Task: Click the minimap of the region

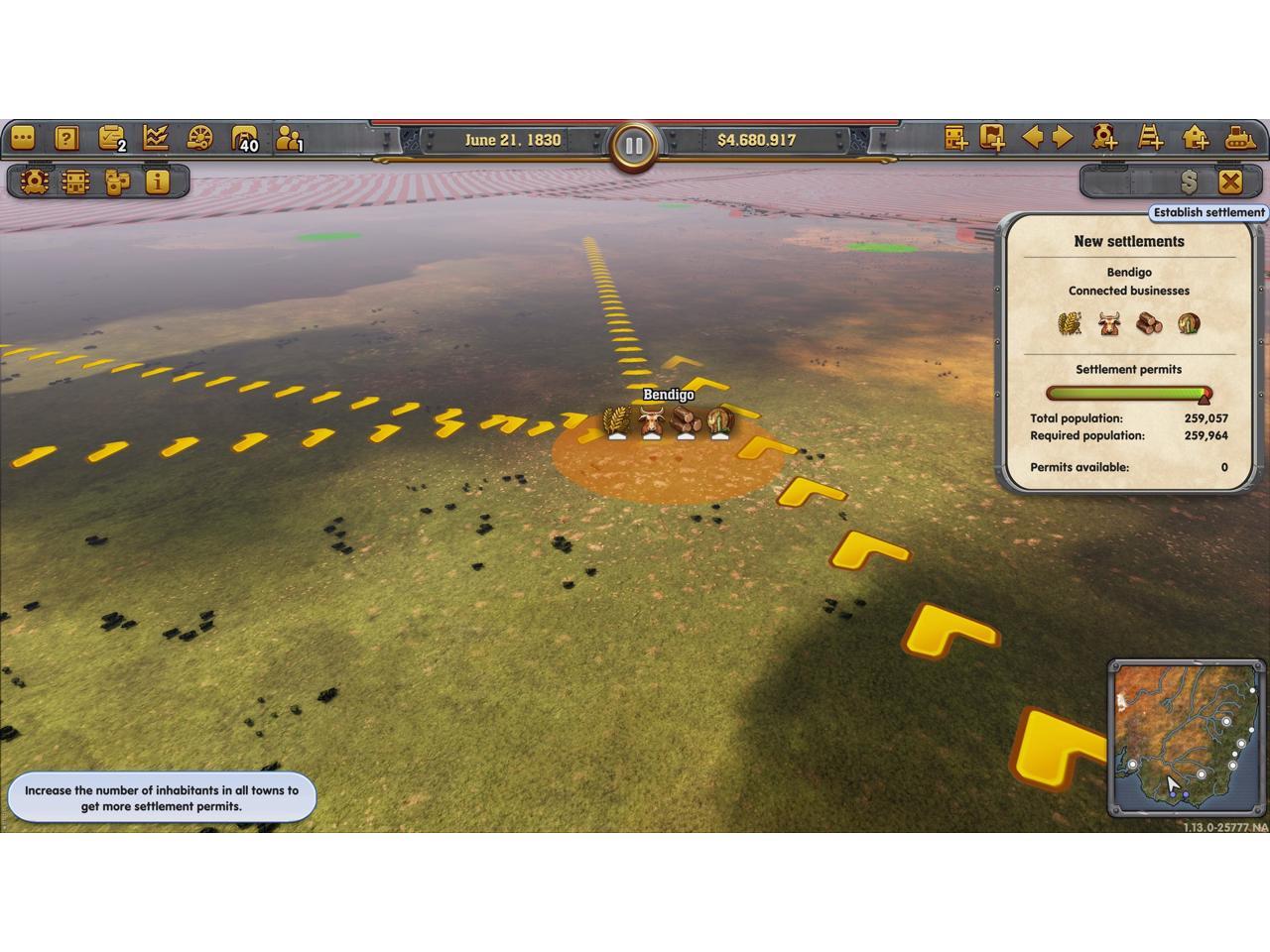Action: [x=1186, y=737]
